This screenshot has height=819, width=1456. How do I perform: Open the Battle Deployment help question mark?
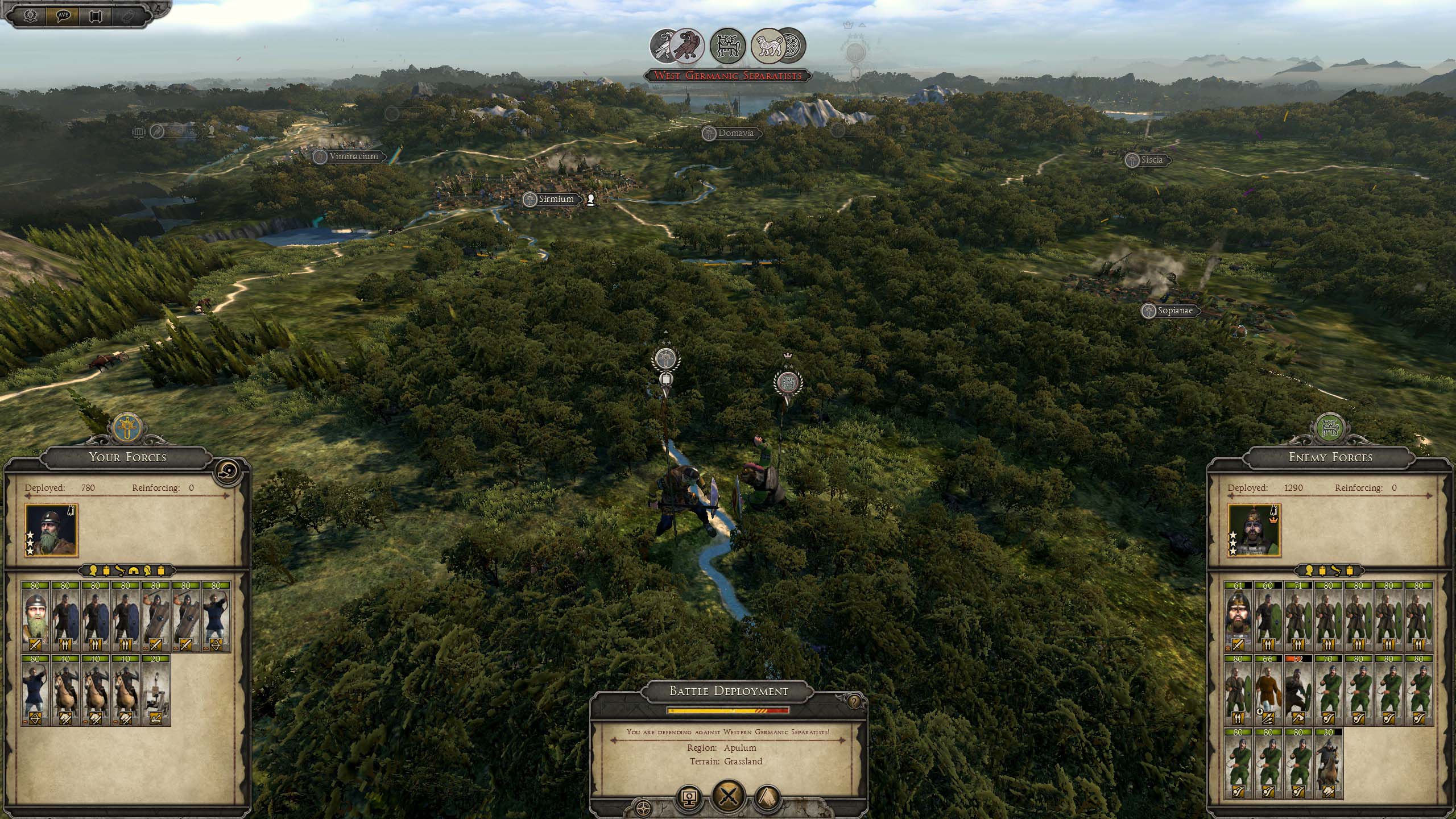(853, 702)
